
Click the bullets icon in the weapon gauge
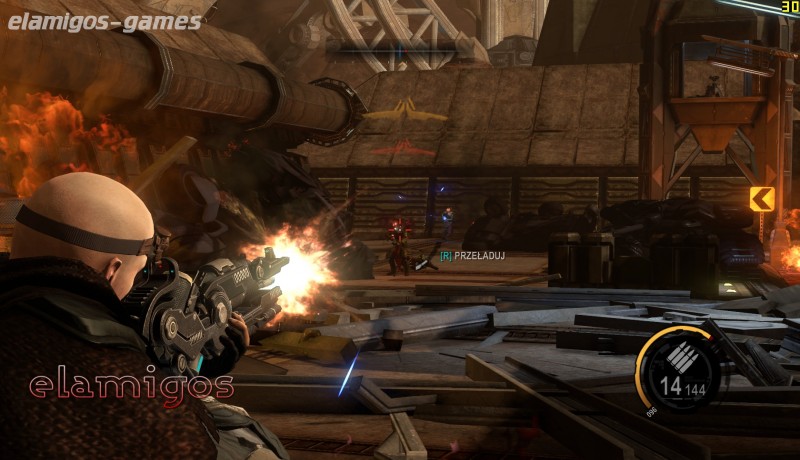(x=681, y=356)
